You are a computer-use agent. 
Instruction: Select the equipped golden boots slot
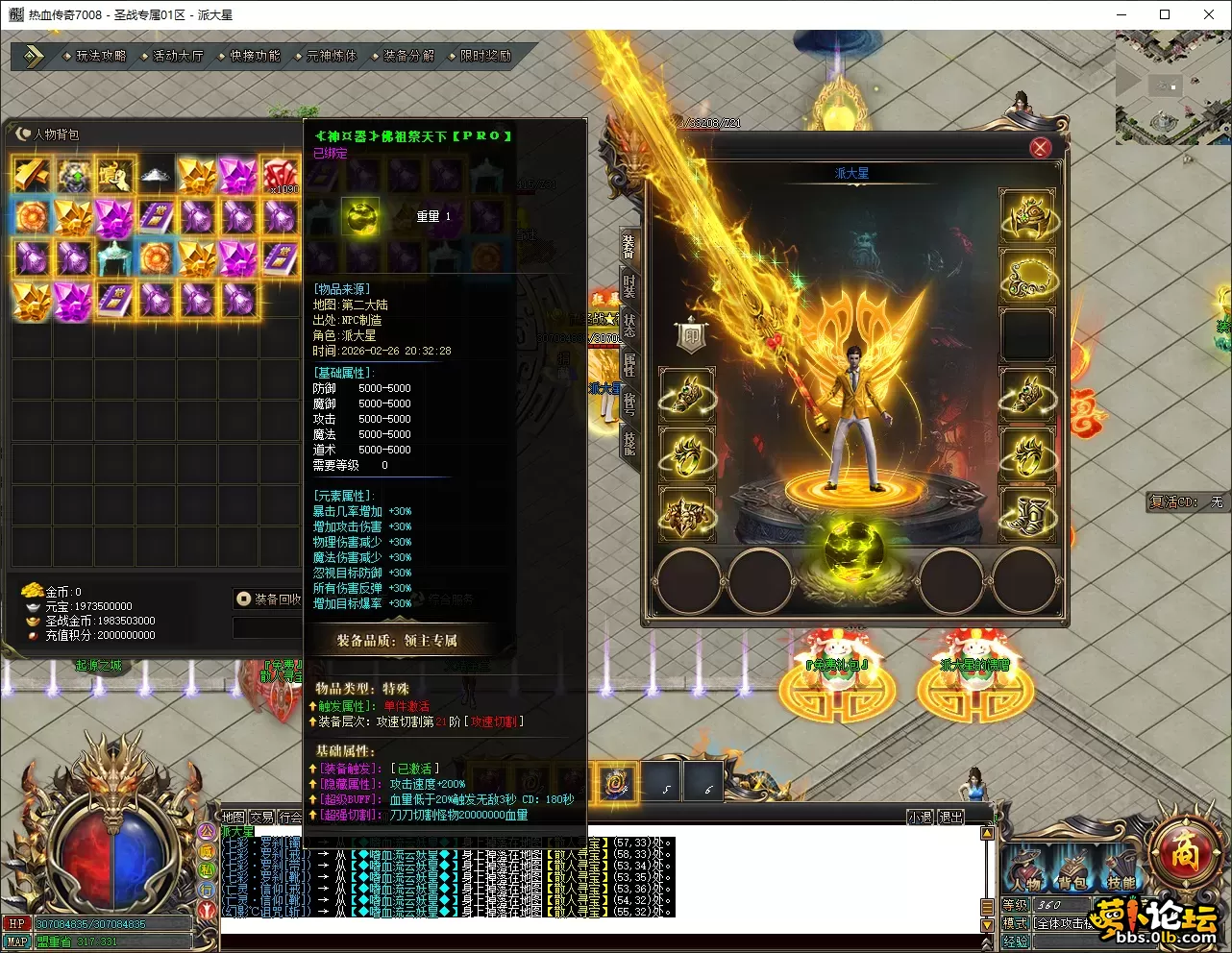[1028, 514]
